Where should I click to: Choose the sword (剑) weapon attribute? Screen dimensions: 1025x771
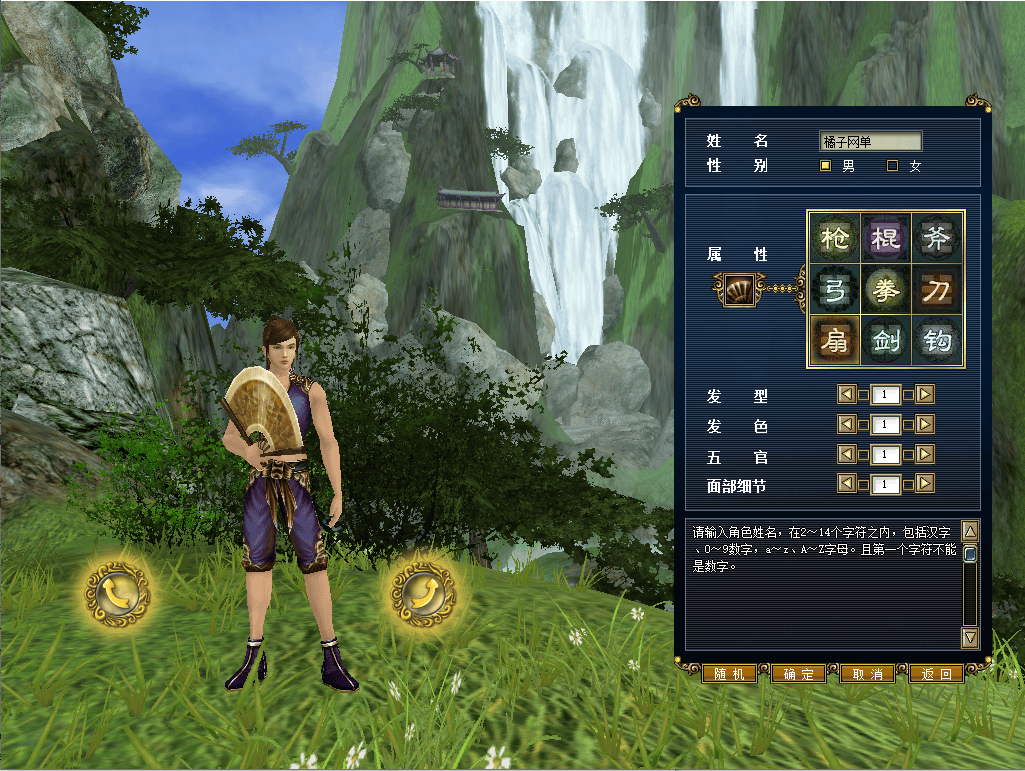point(886,342)
